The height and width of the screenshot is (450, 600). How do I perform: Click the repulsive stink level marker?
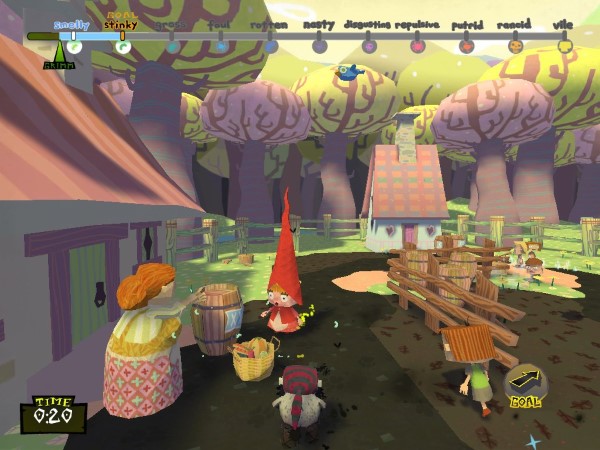pyautogui.click(x=418, y=45)
